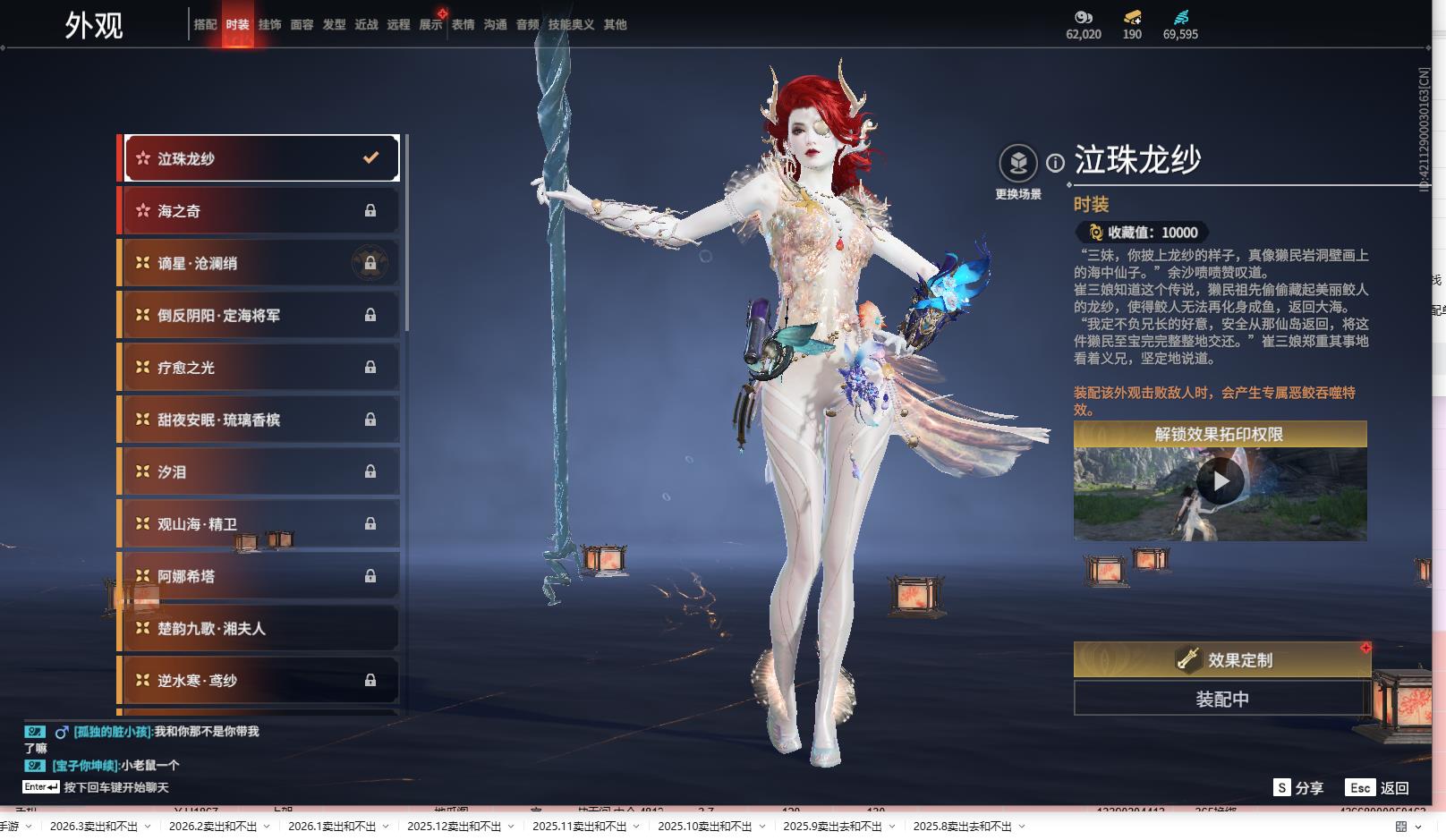
Task: Click the 更换场景 scene change icon
Action: tap(1017, 164)
